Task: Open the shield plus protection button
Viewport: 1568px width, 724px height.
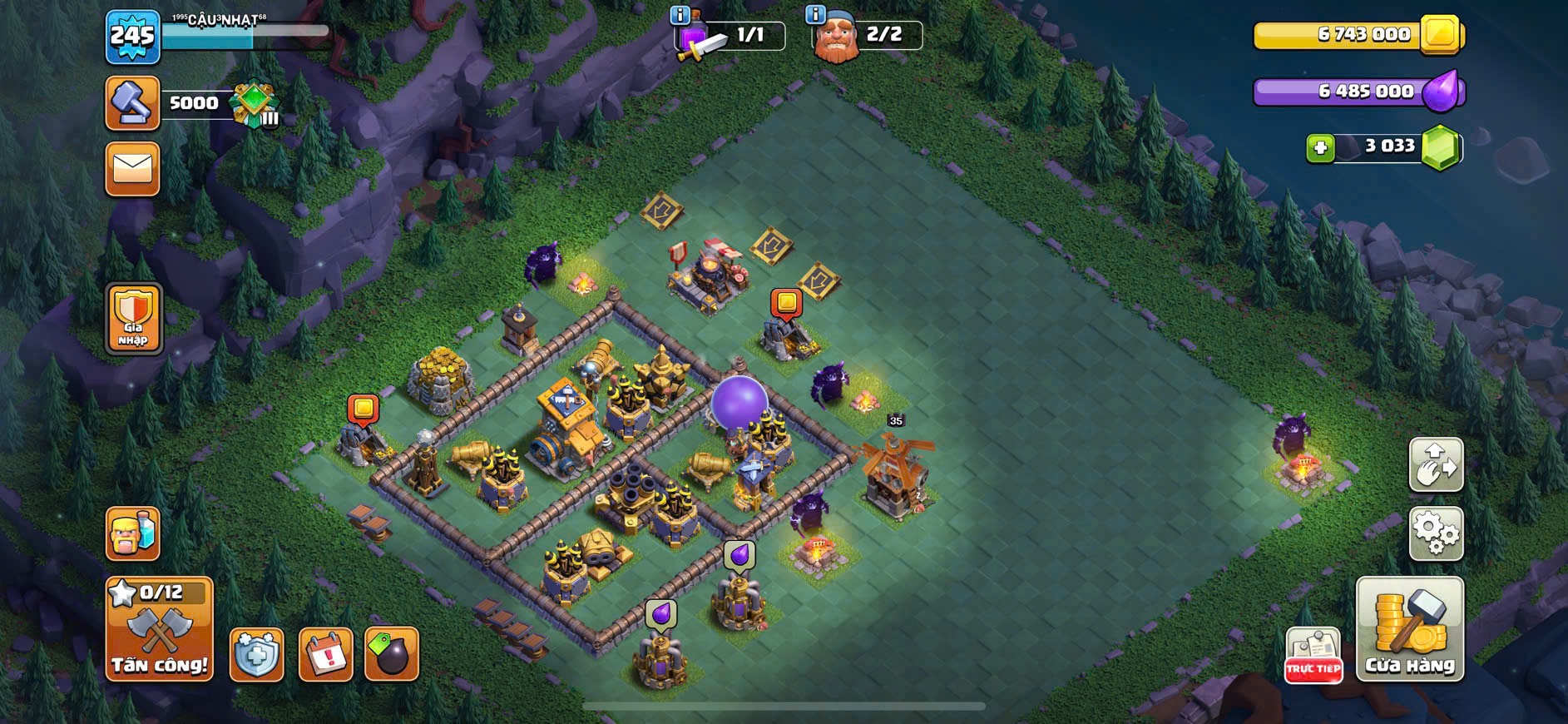Action: click(x=256, y=655)
